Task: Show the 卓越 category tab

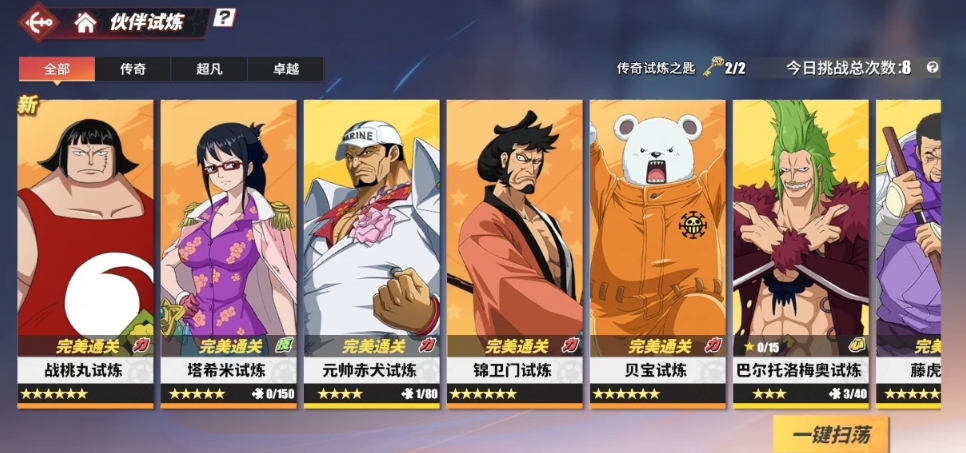Action: pos(286,69)
